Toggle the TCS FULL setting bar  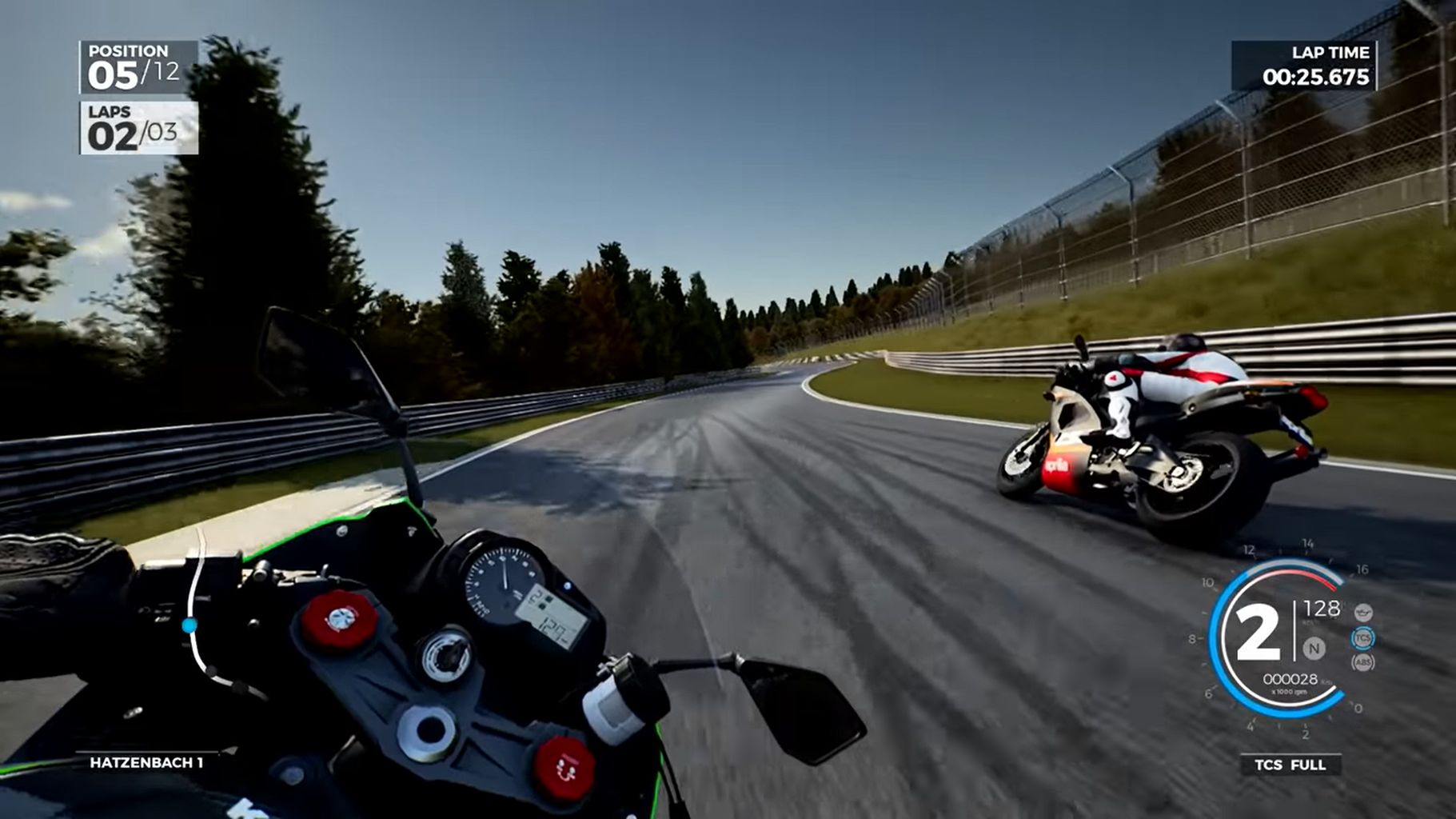pyautogui.click(x=1291, y=765)
